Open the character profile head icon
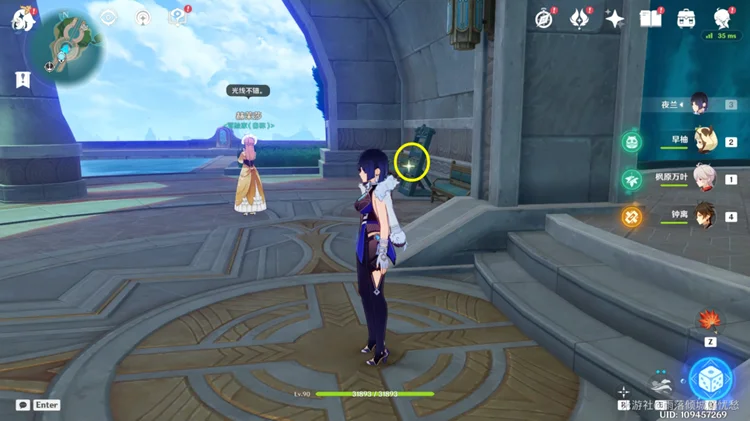Screen dimensions: 750x421 722,18
